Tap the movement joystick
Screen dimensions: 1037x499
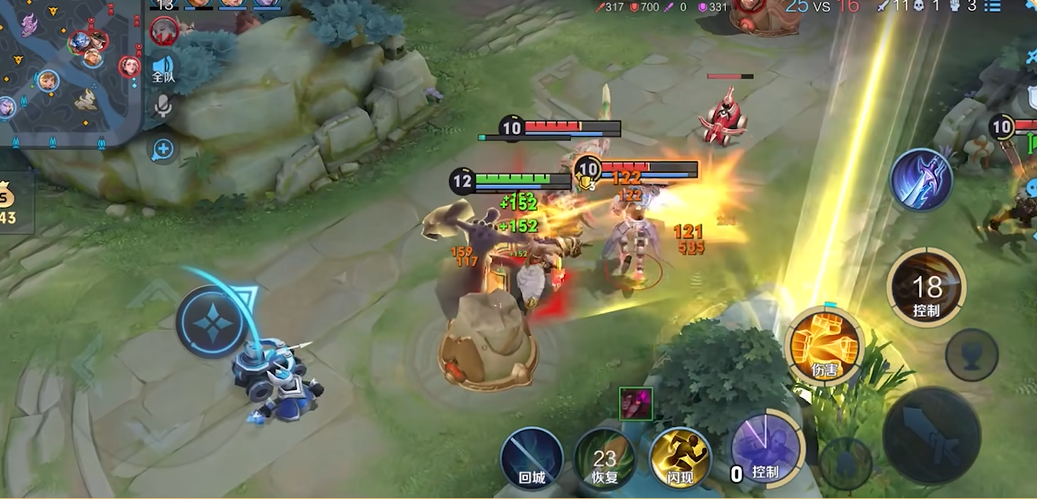coord(212,322)
